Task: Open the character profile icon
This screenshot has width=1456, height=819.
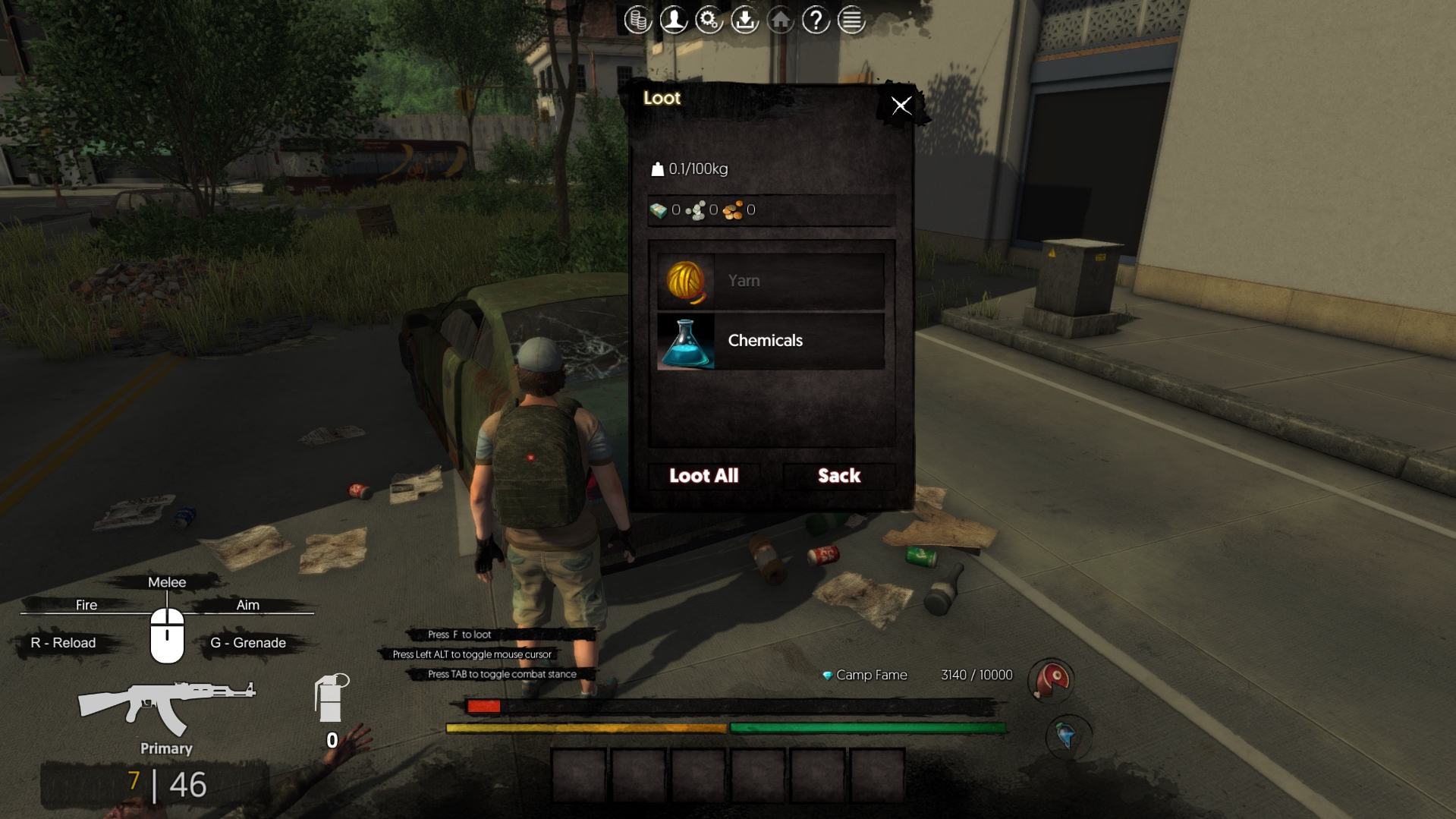Action: tap(673, 20)
